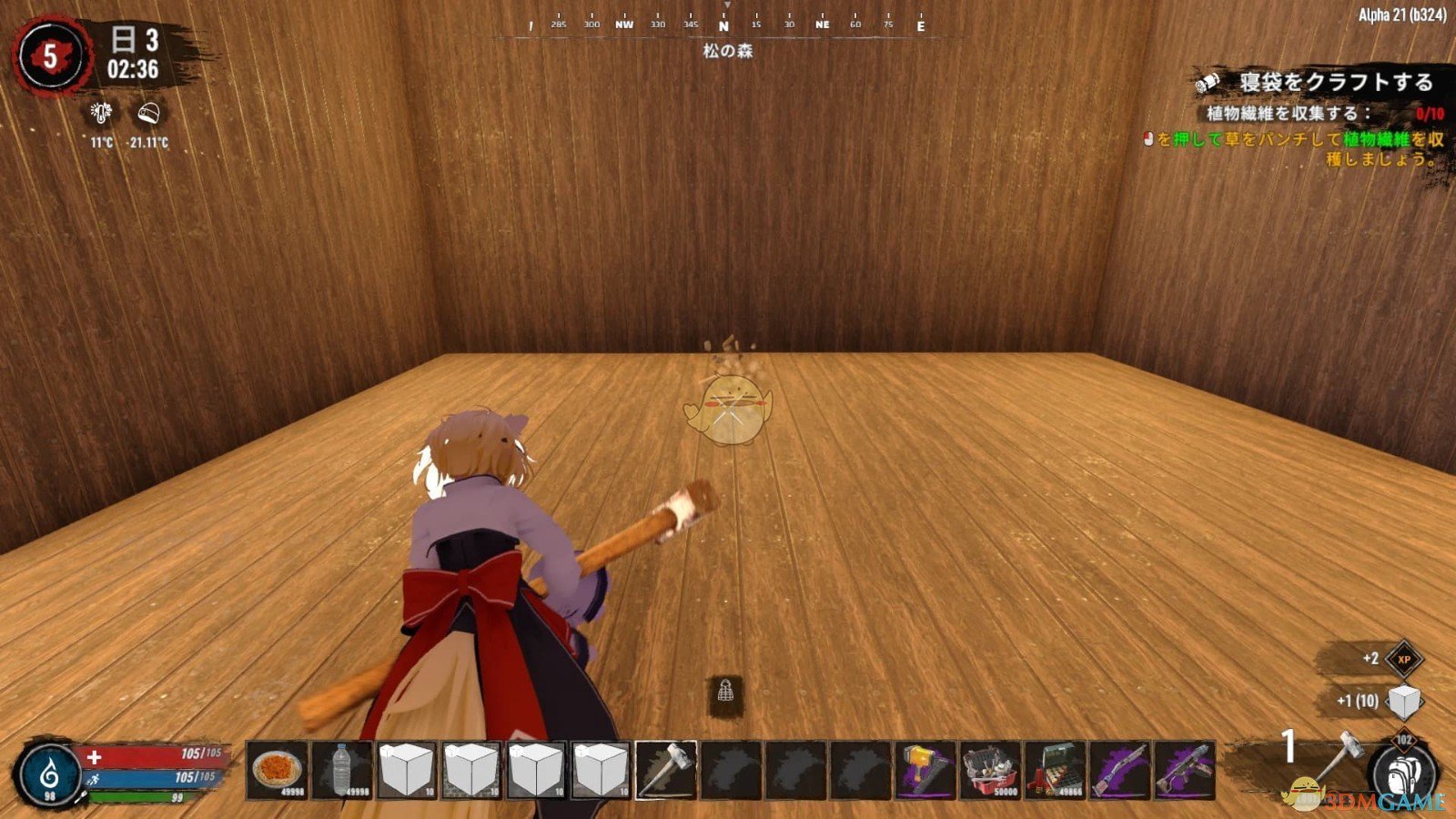The image size is (1456, 819).
Task: Choose the sledgehammer in the hotbar
Action: pos(666,770)
